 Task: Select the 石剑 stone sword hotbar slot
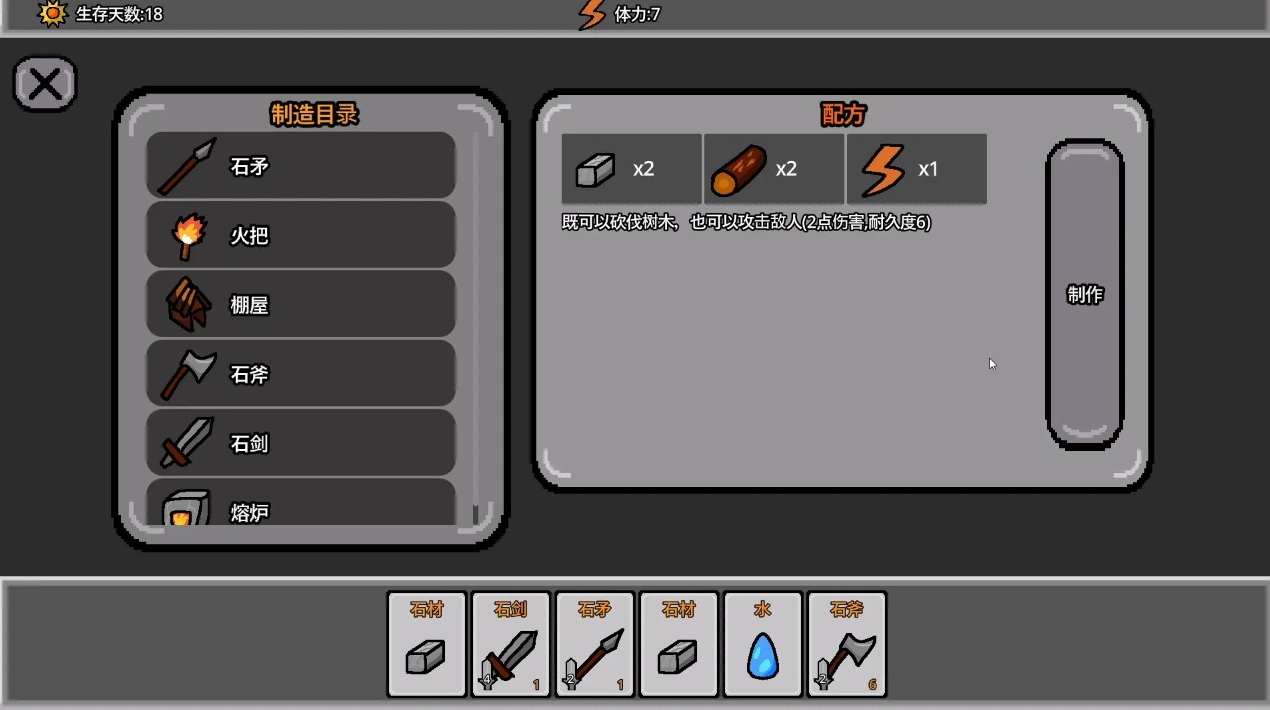(x=511, y=645)
